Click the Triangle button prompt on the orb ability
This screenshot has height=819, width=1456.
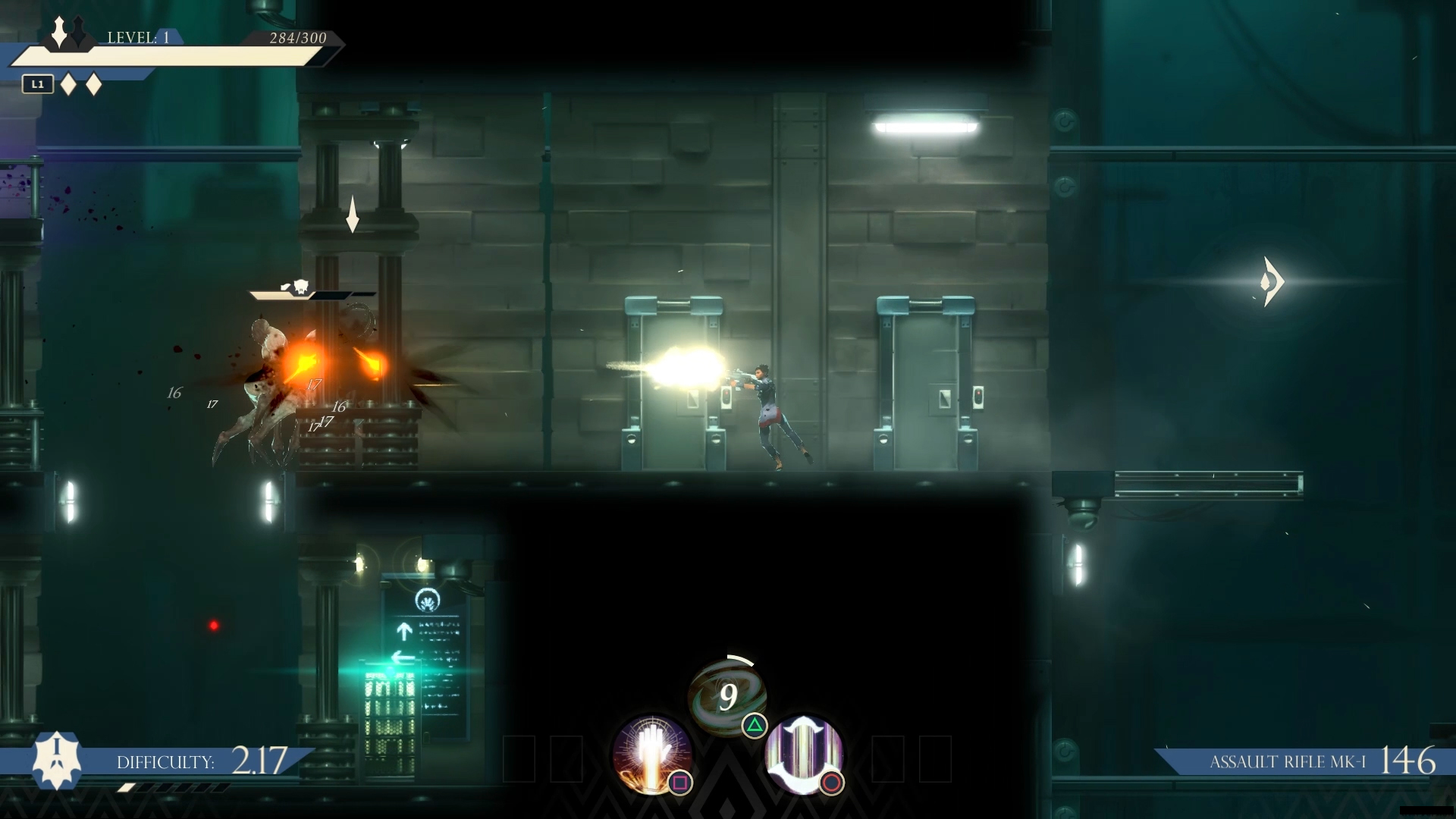click(754, 726)
